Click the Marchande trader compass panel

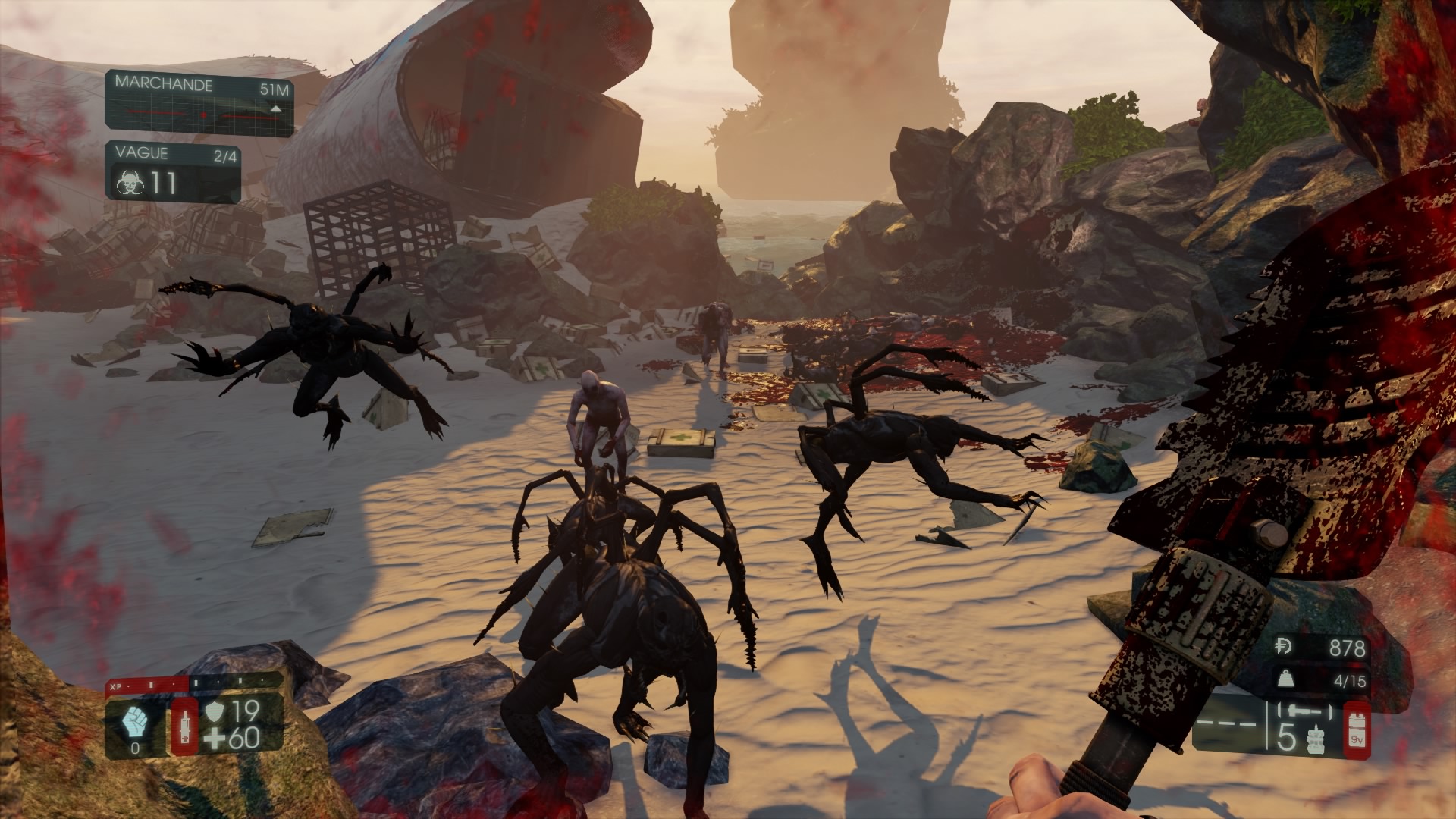pyautogui.click(x=199, y=103)
